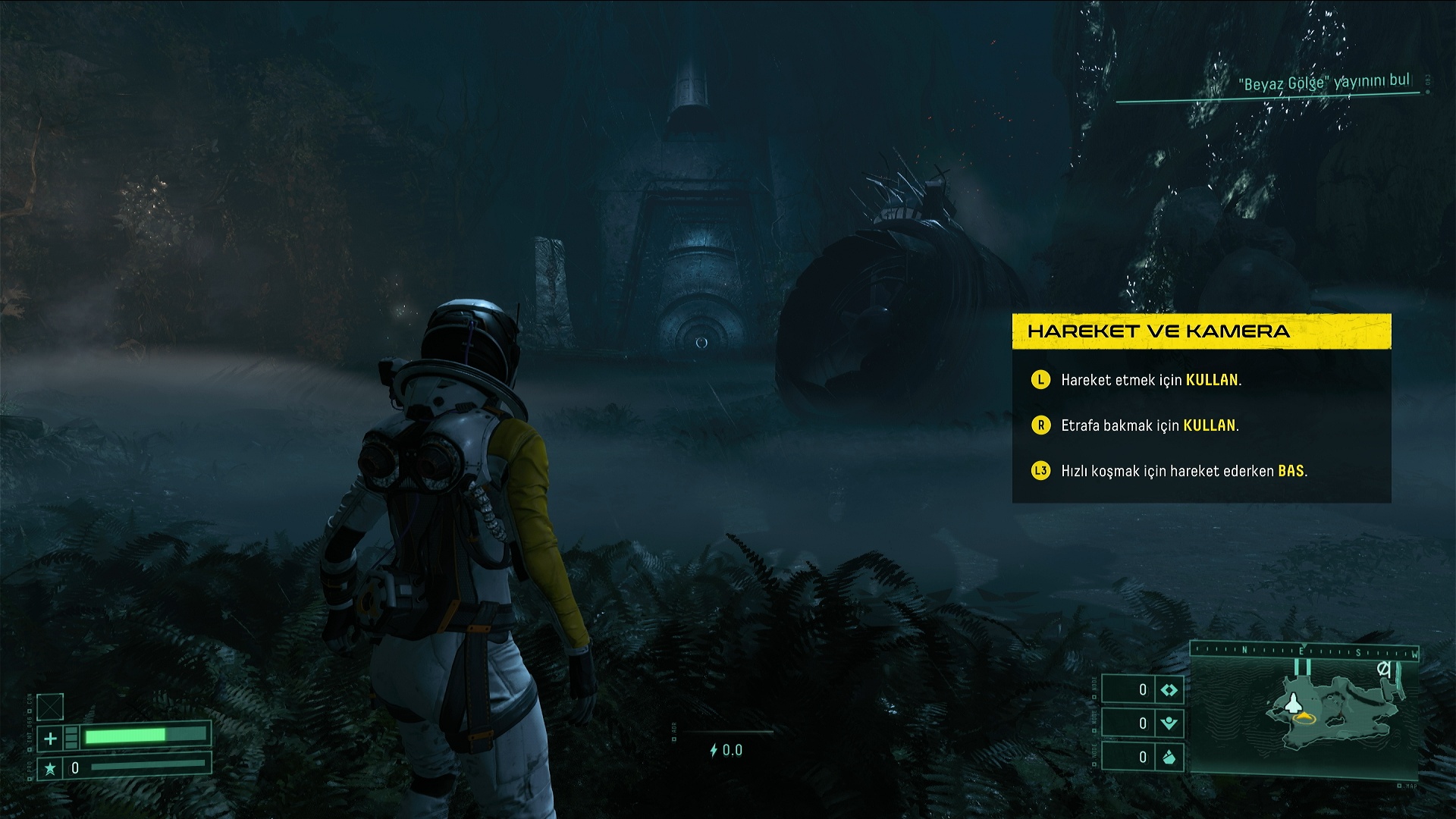Select the crystal shard resource icon
Screen dimensions: 1456x819
point(1169,757)
